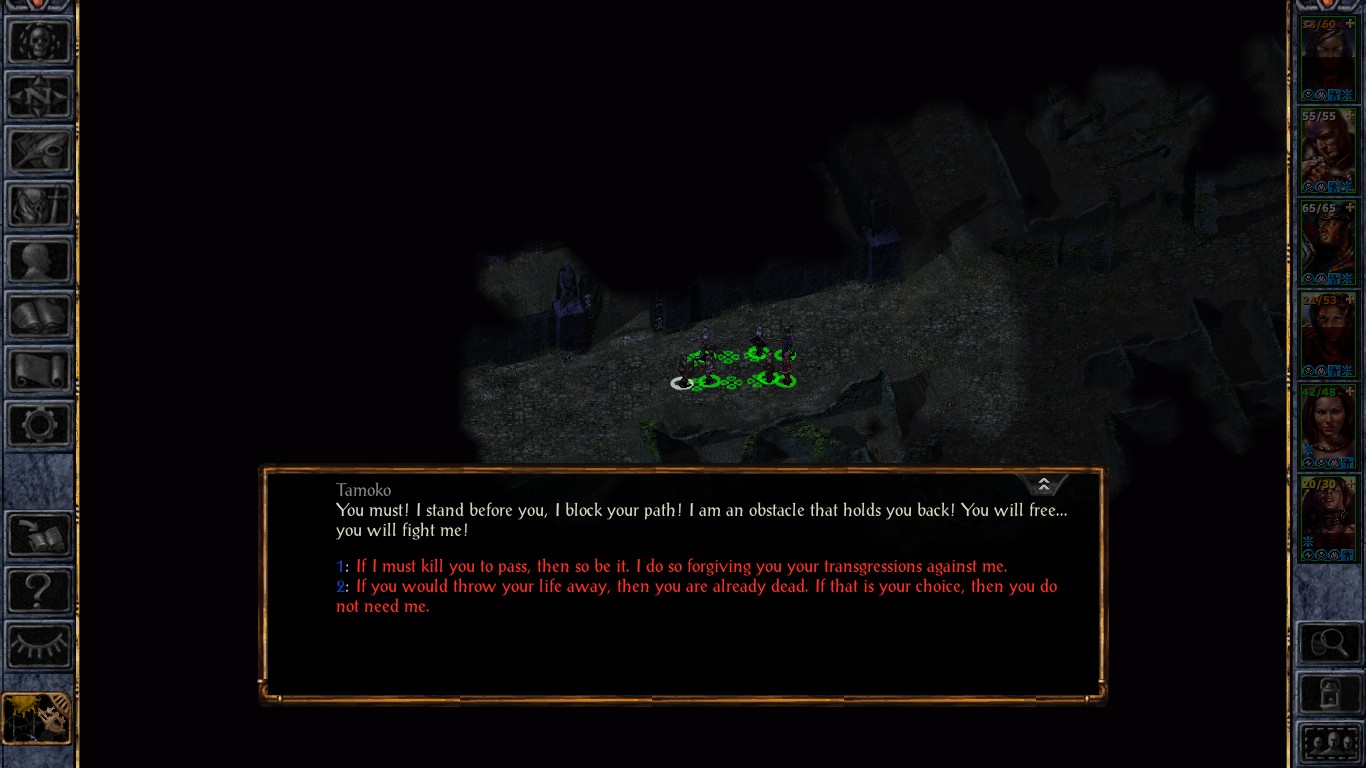The height and width of the screenshot is (768, 1366).
Task: Open the inventory screen
Action: pyautogui.click(x=39, y=207)
